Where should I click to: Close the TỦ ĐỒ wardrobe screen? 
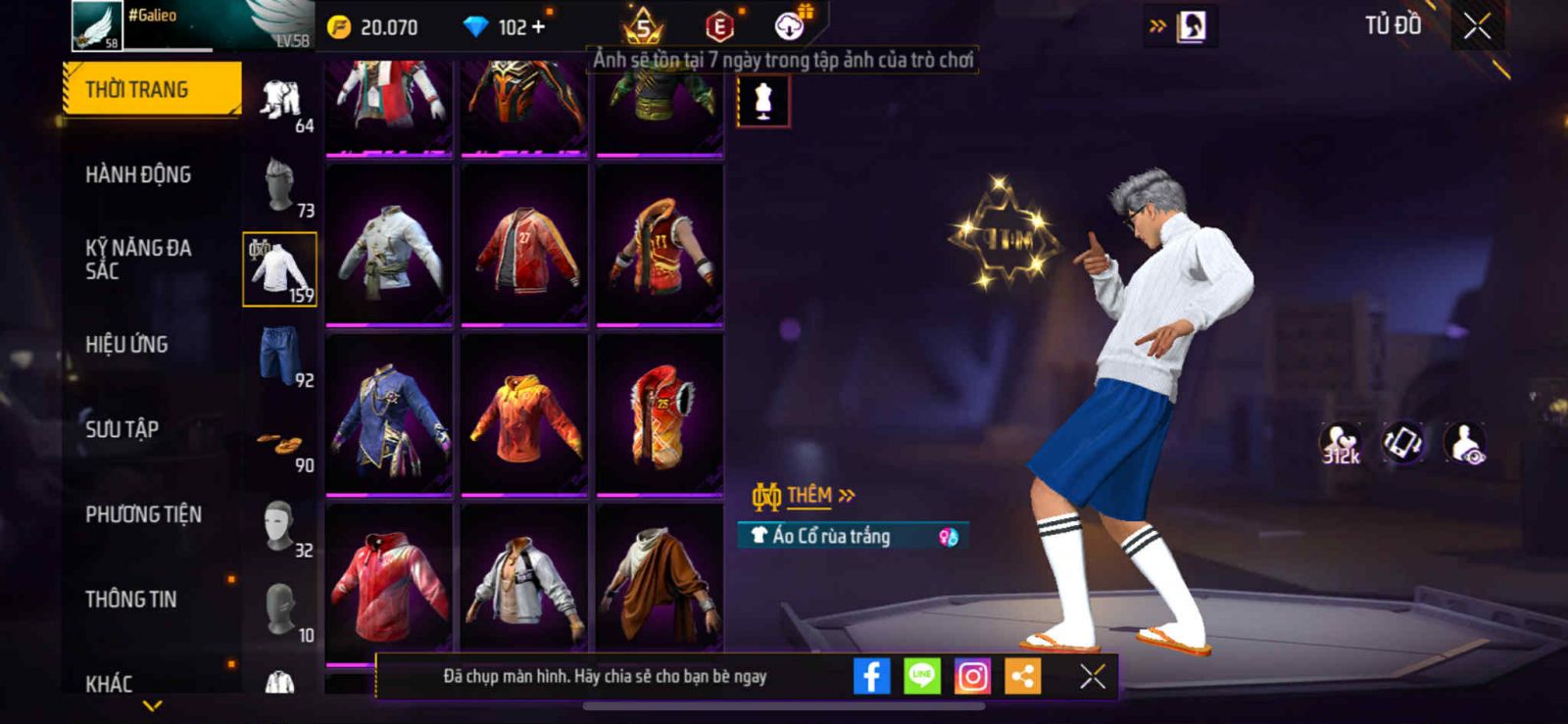tap(1477, 26)
